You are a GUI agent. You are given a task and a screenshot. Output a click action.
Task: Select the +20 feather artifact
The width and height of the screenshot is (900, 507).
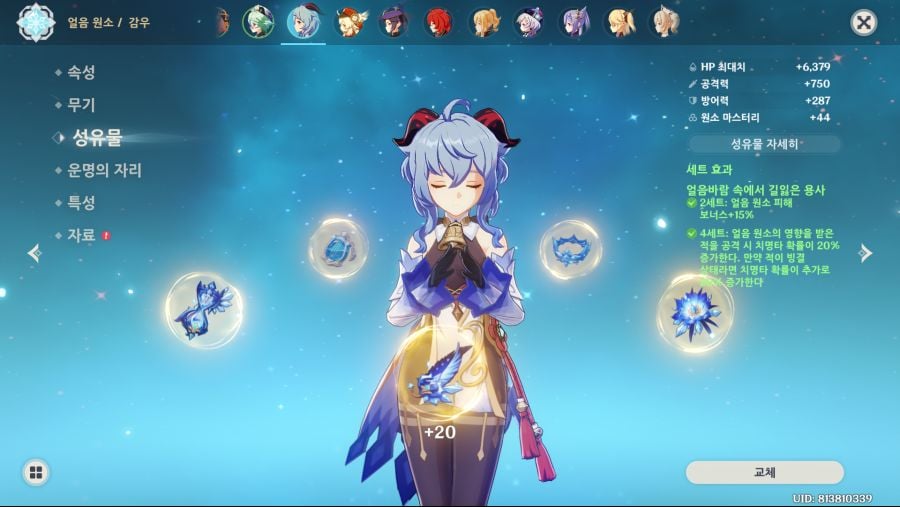(x=435, y=383)
